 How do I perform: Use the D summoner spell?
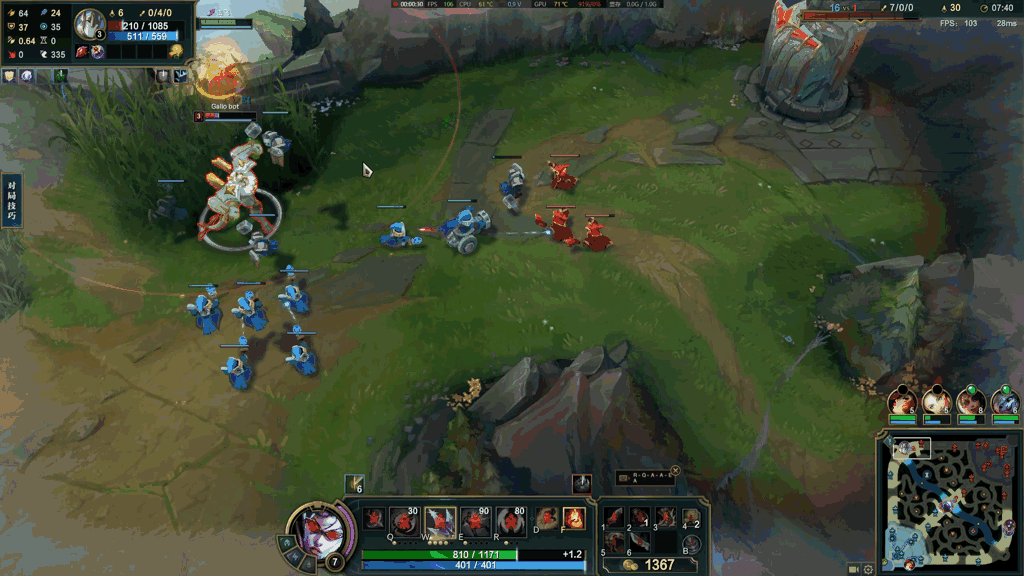(x=546, y=519)
